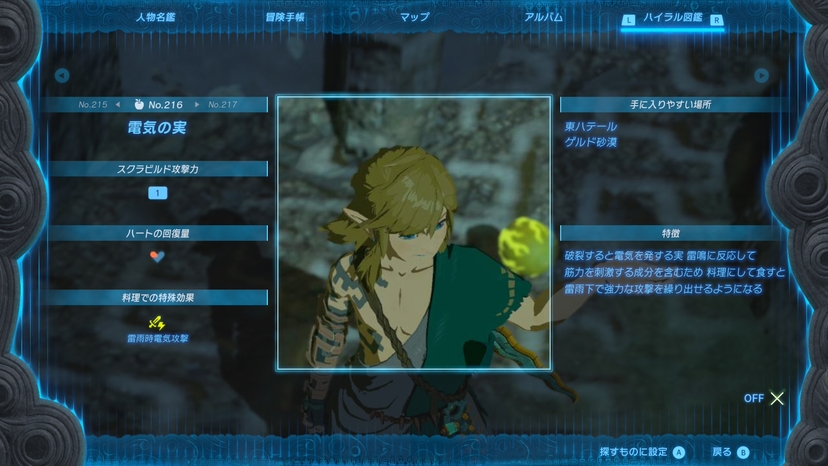Toggle the OFF display option
The image size is (828, 466).
point(764,398)
